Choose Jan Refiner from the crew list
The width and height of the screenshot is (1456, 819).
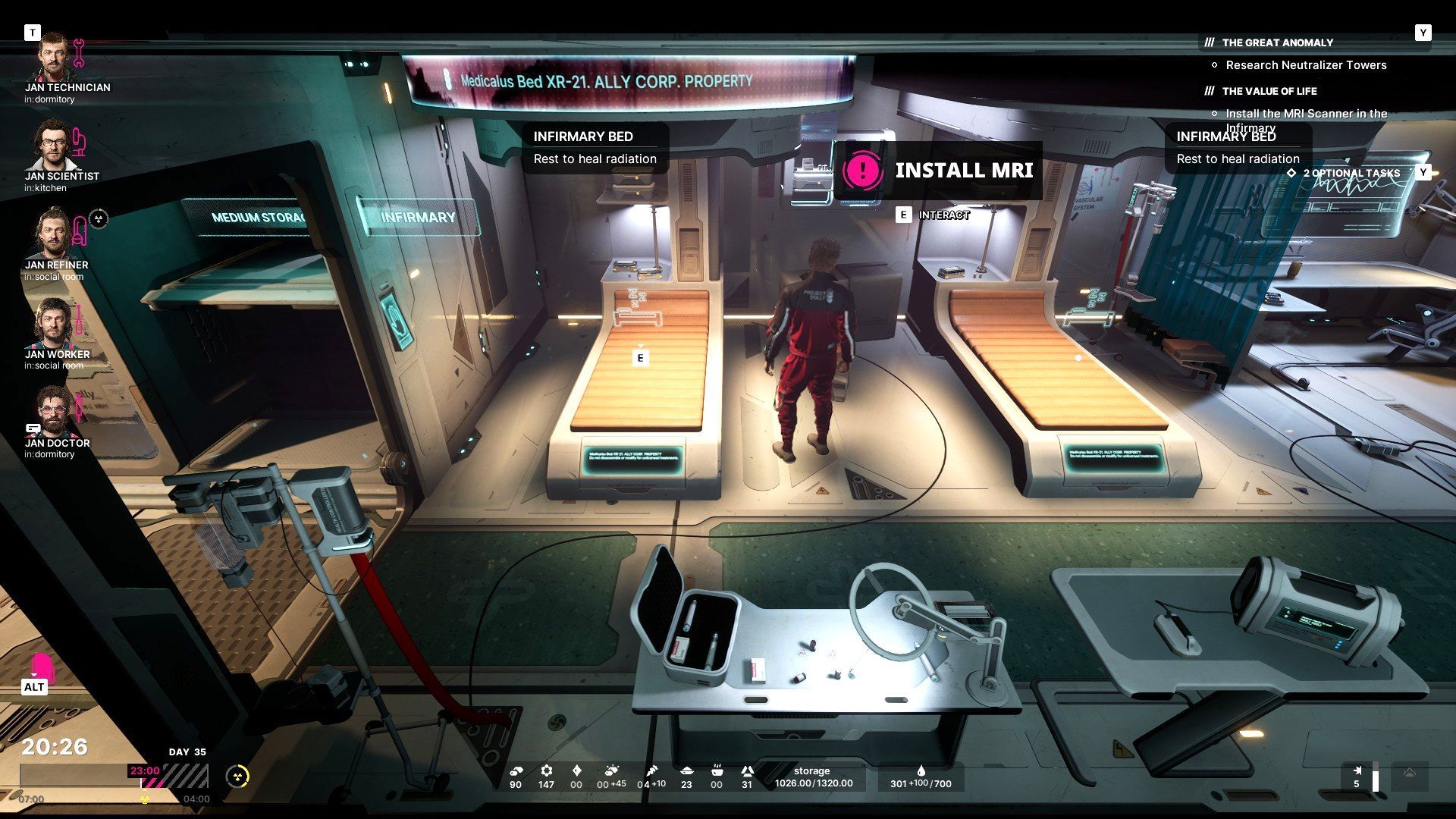coord(52,234)
